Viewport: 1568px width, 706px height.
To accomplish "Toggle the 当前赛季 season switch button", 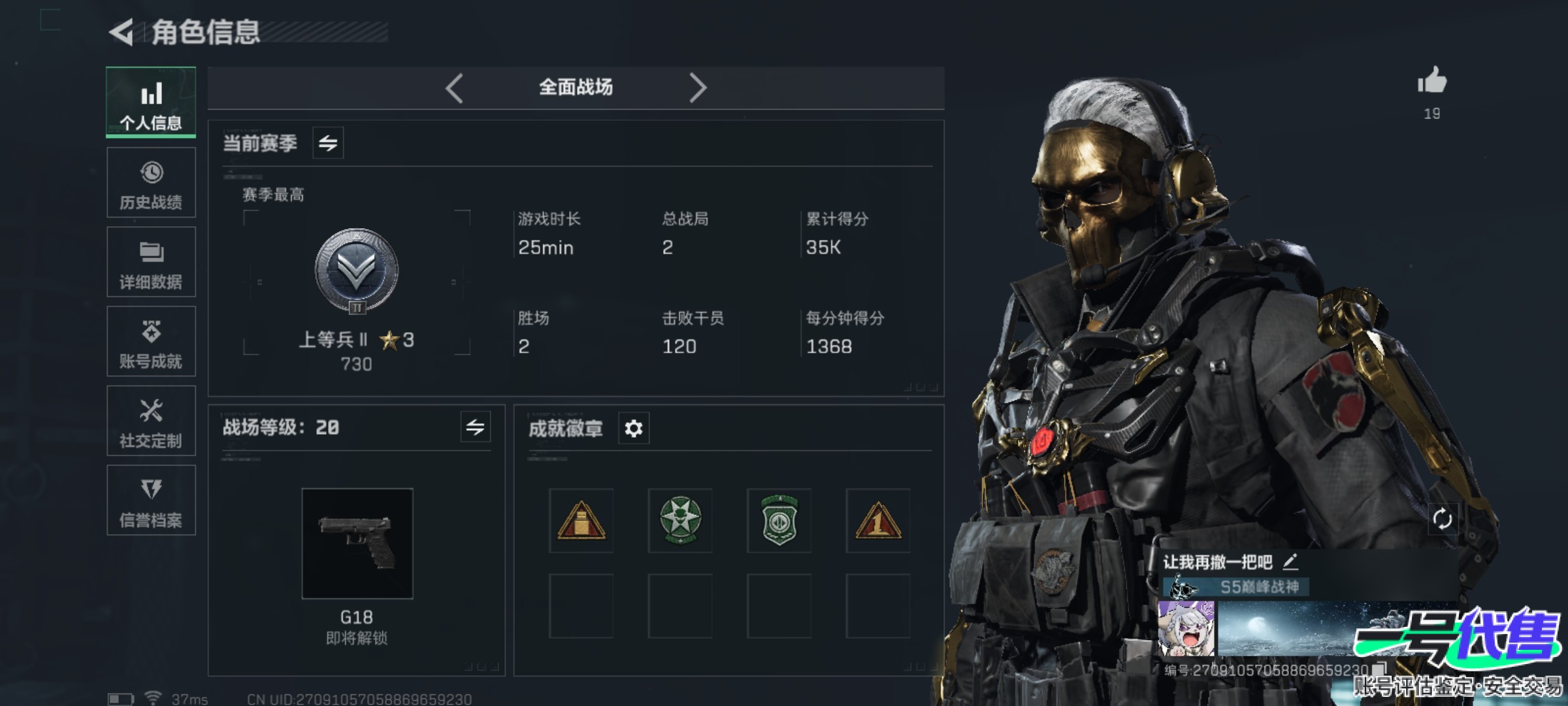I will click(328, 143).
